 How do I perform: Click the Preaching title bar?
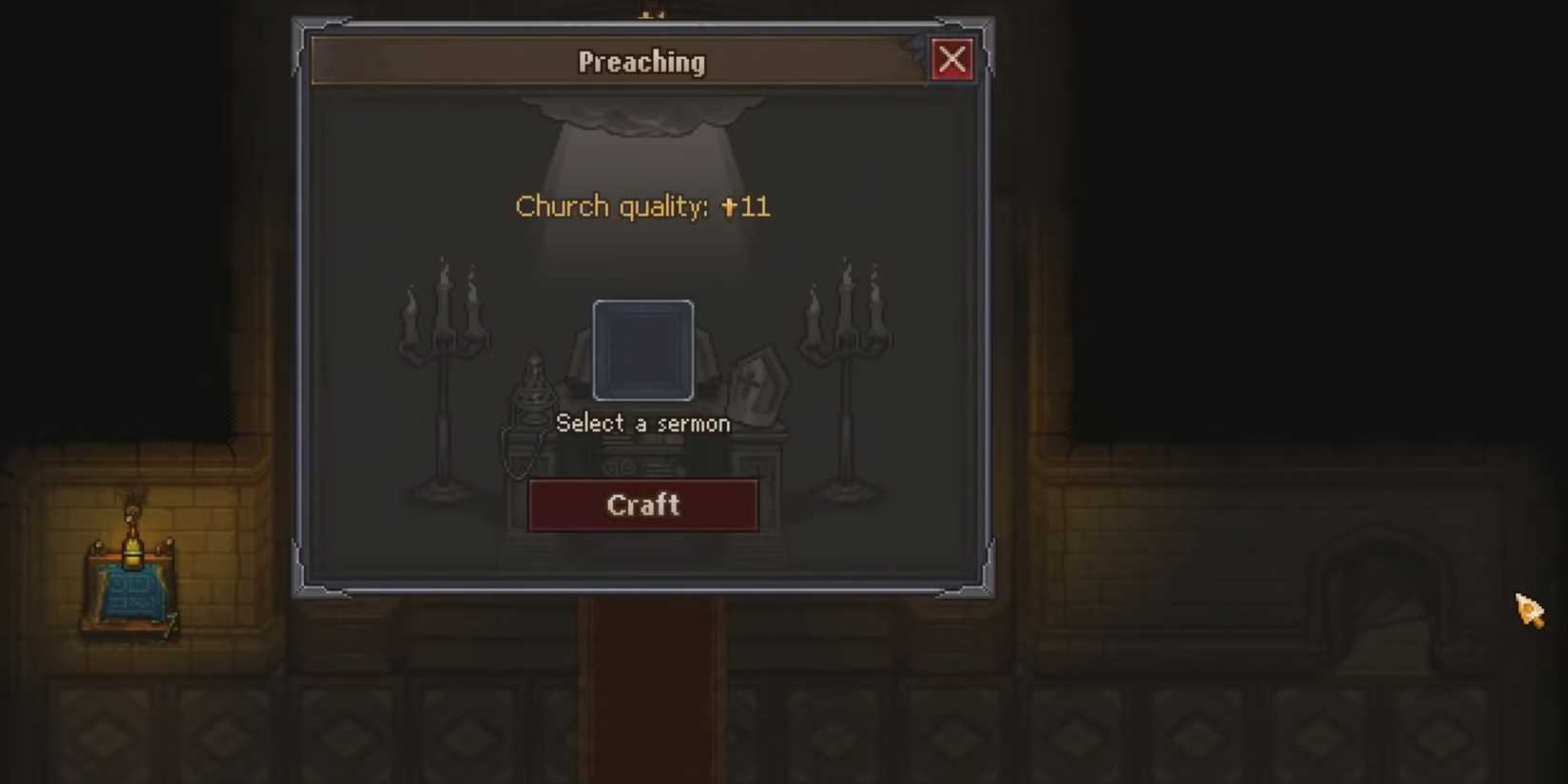click(x=641, y=61)
